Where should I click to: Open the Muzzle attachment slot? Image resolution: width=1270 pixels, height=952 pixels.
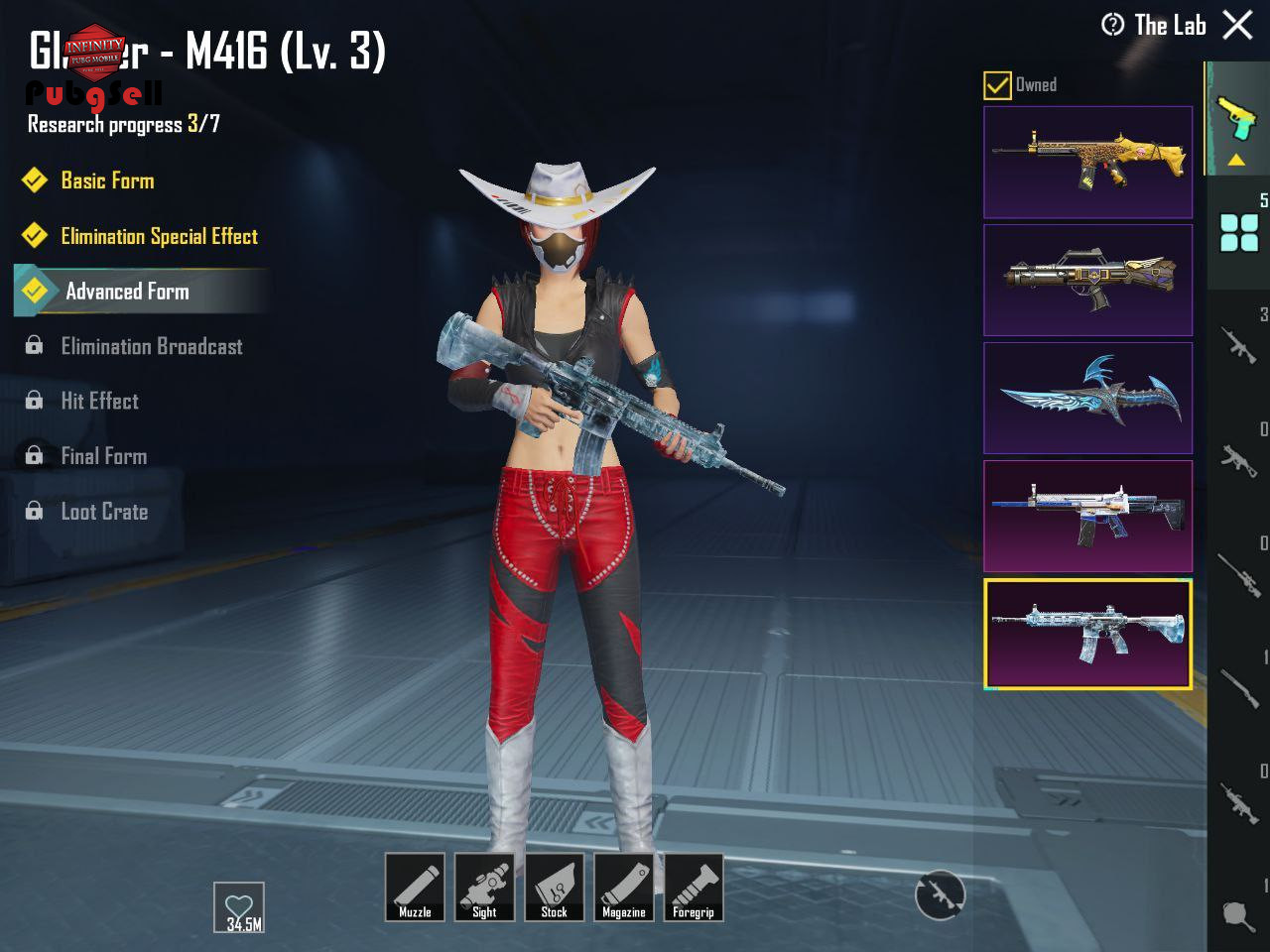pyautogui.click(x=415, y=887)
